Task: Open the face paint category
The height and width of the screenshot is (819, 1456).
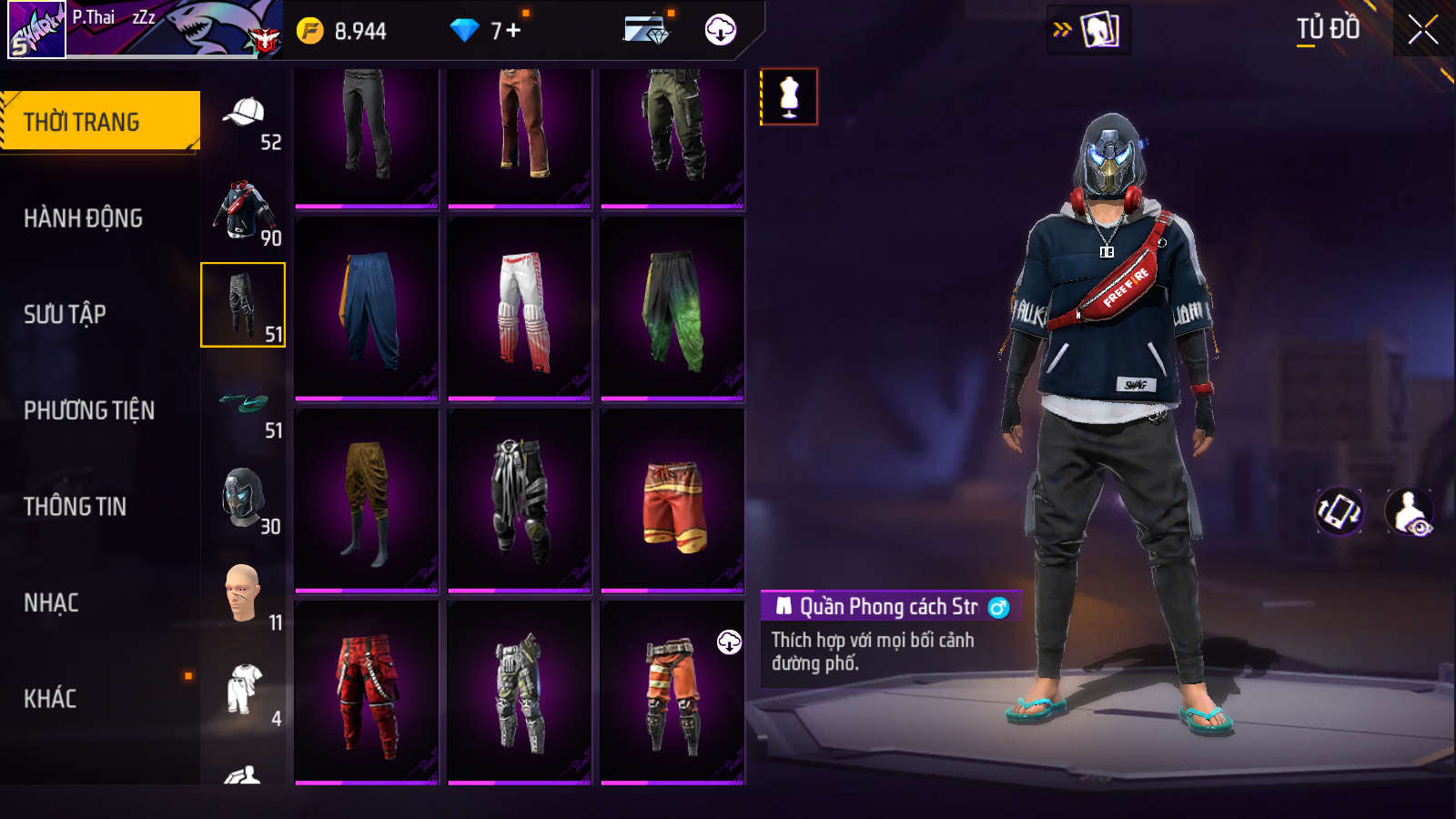Action: tap(244, 594)
